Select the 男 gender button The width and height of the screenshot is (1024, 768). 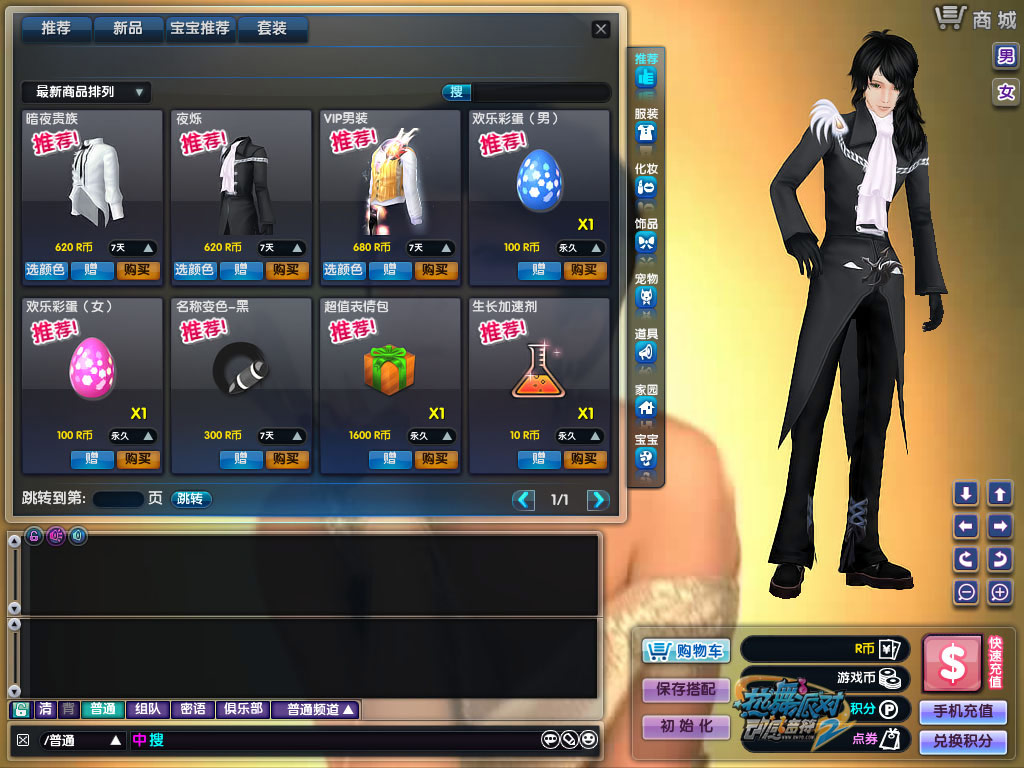click(1005, 56)
